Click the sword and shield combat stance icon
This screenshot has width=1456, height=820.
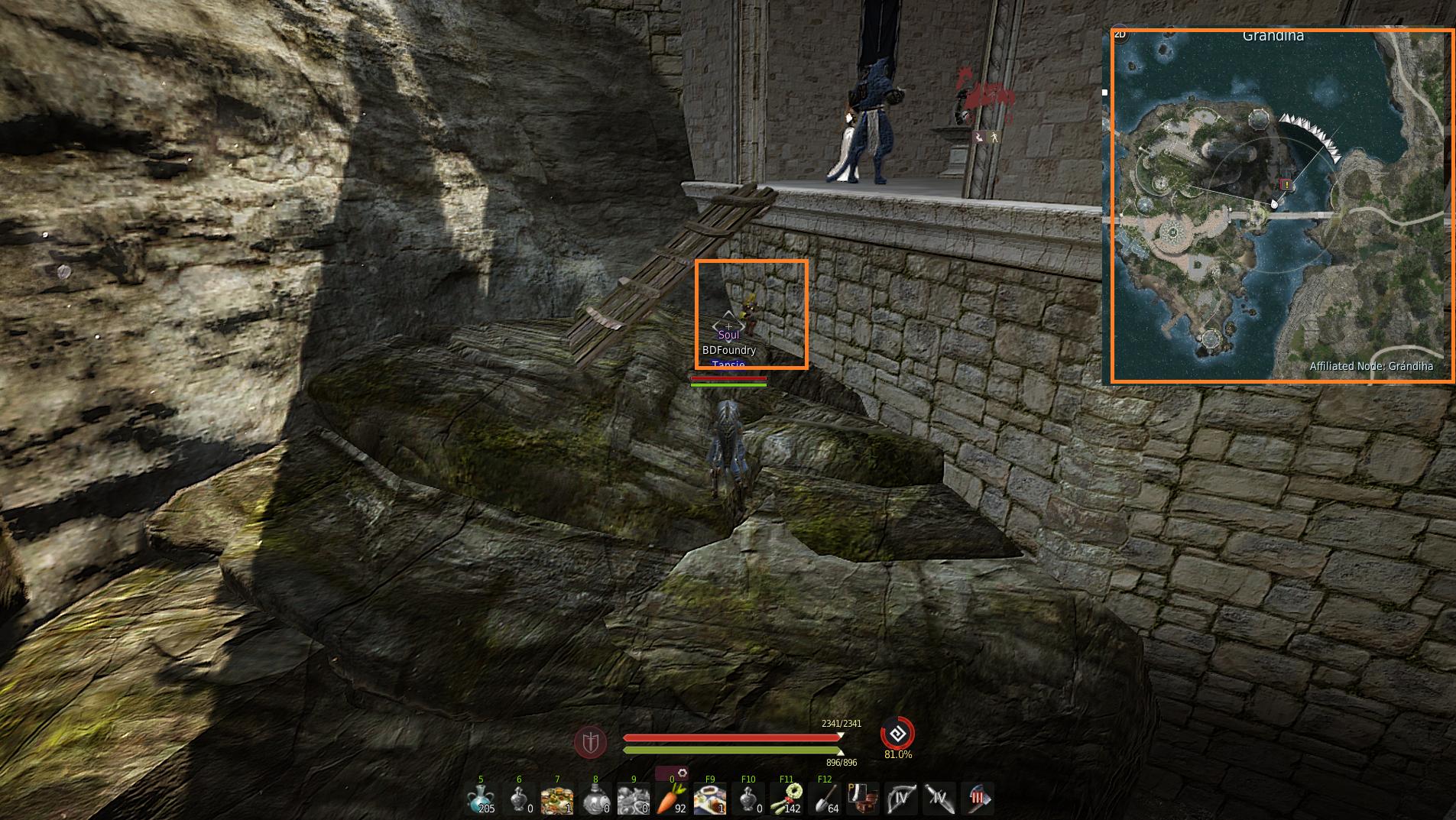coord(590,741)
